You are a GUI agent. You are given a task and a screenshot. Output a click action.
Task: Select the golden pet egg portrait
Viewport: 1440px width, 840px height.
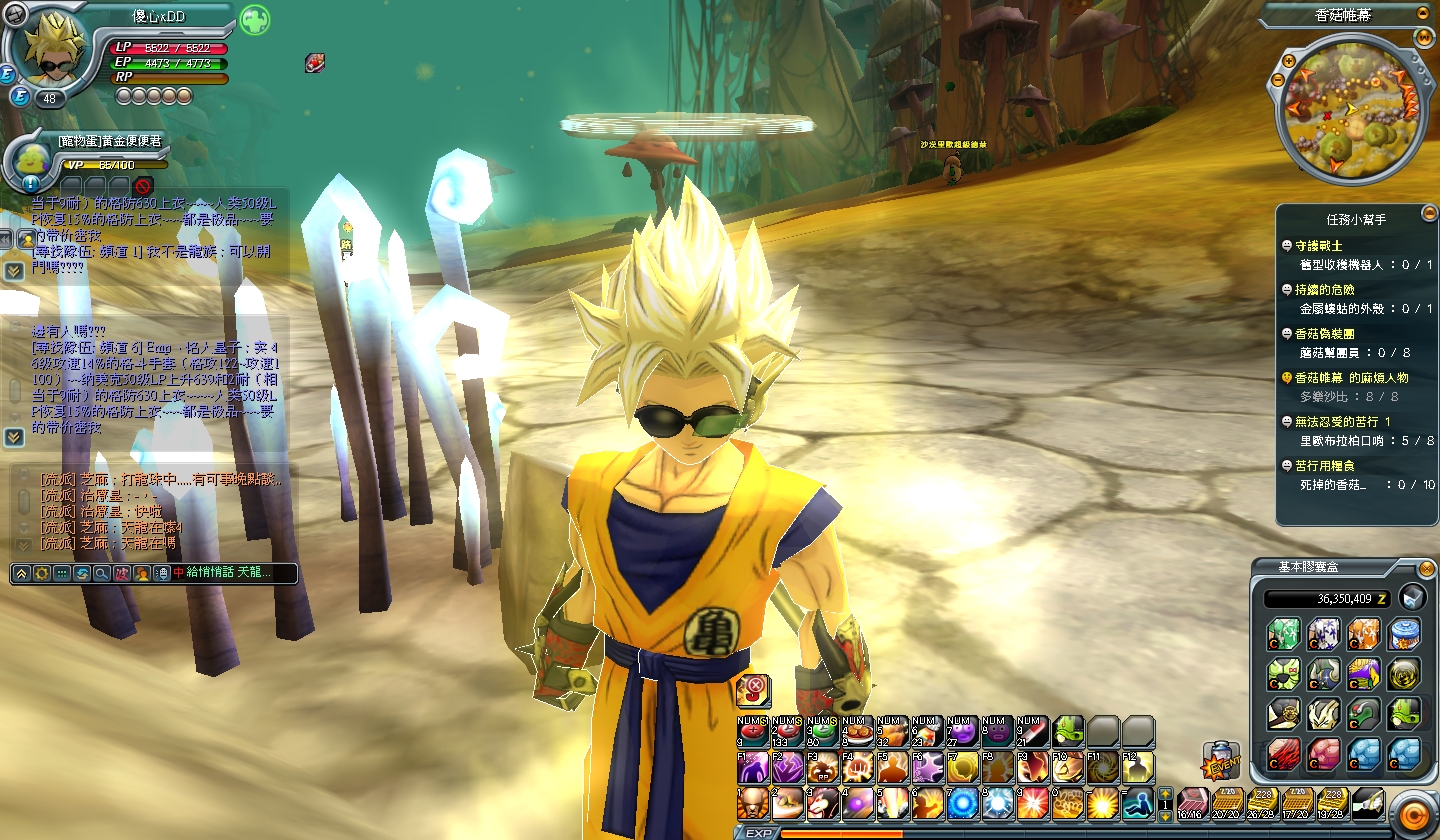click(x=32, y=160)
